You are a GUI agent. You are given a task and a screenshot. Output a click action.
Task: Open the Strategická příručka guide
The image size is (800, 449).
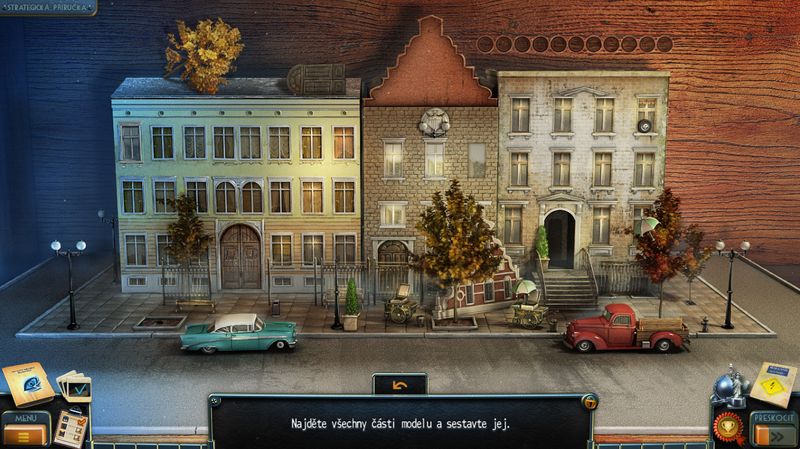coord(48,6)
